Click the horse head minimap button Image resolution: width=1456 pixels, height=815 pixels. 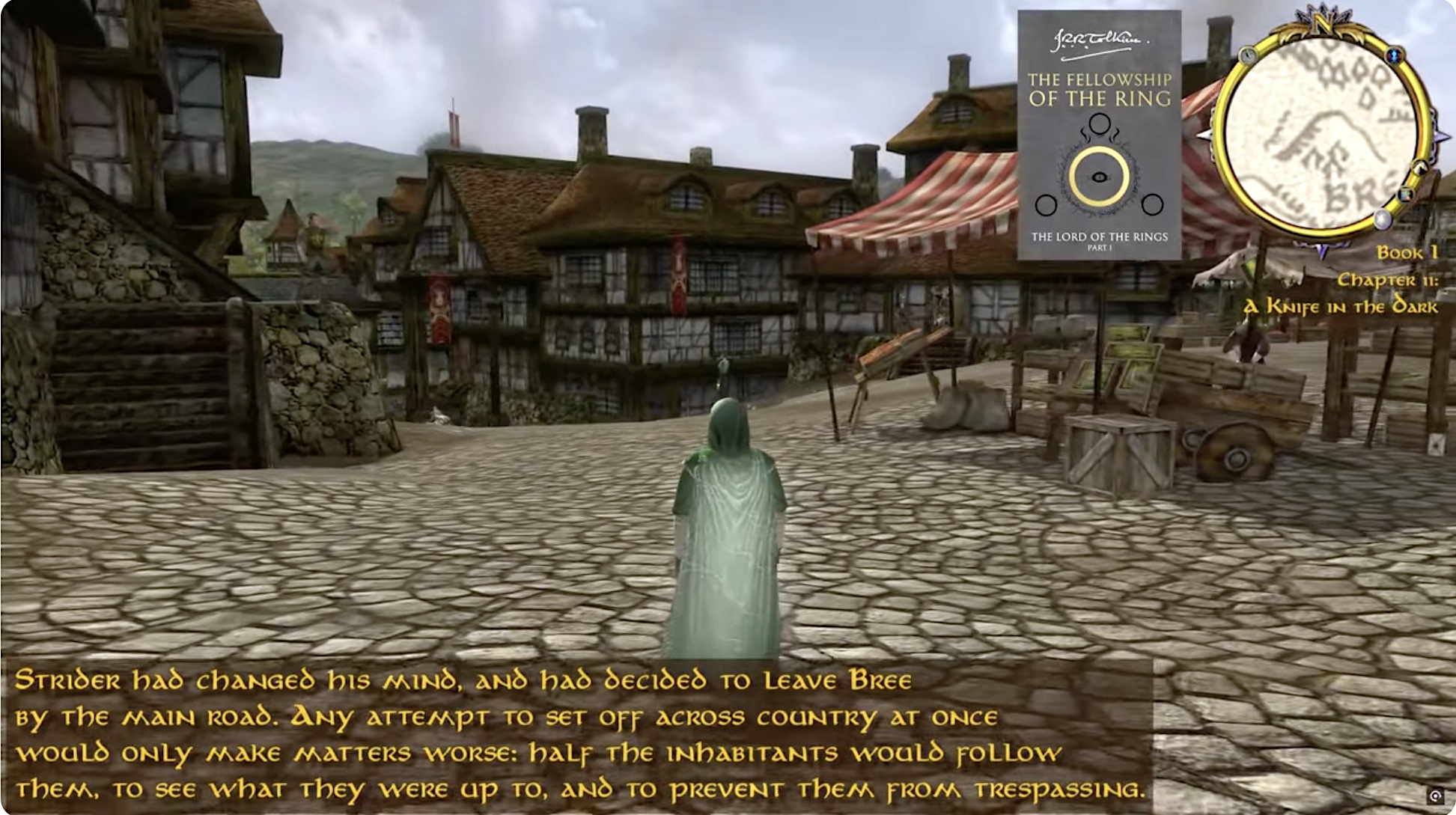pyautogui.click(x=1419, y=168)
